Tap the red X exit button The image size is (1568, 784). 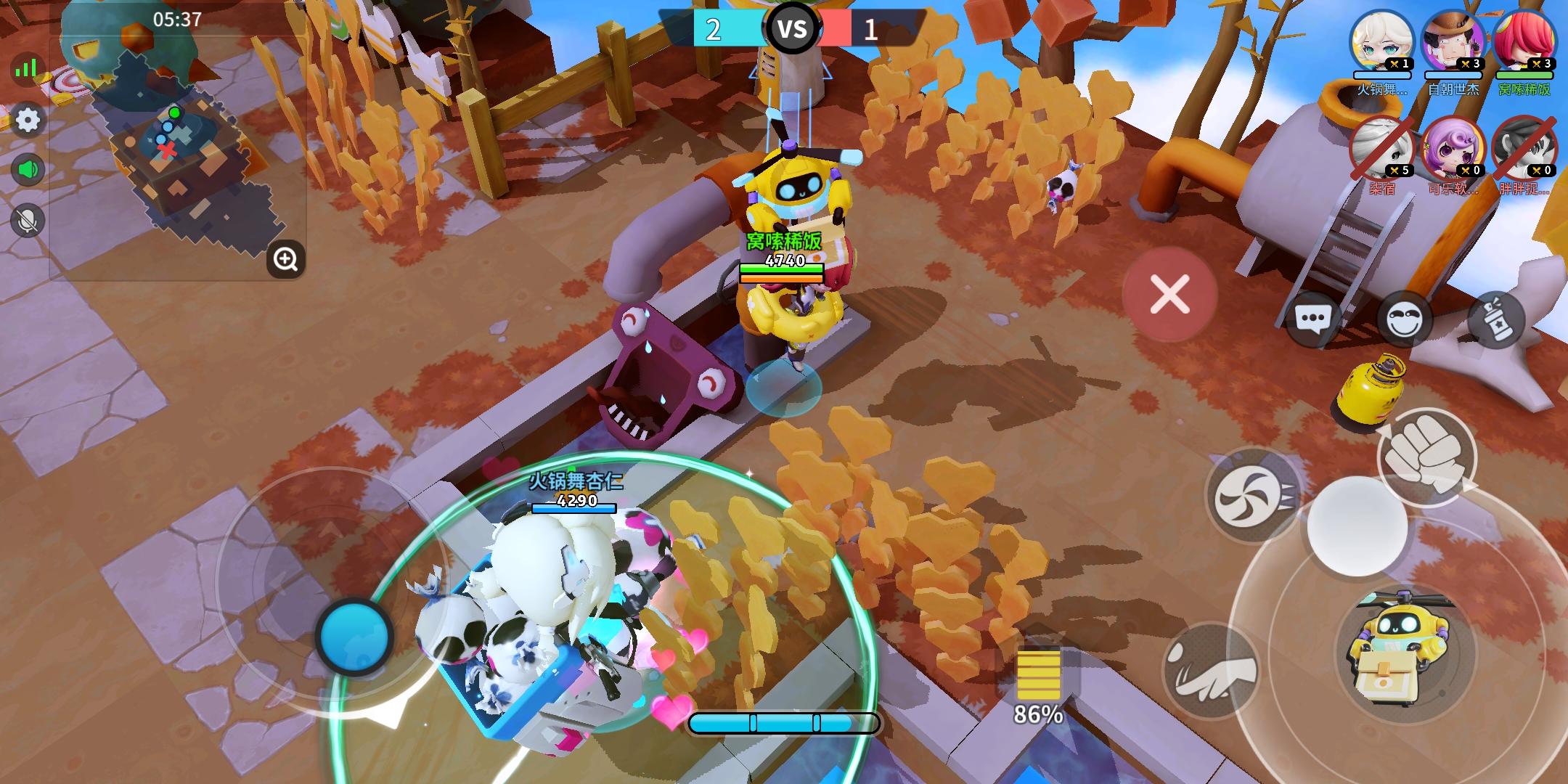coord(1169,293)
